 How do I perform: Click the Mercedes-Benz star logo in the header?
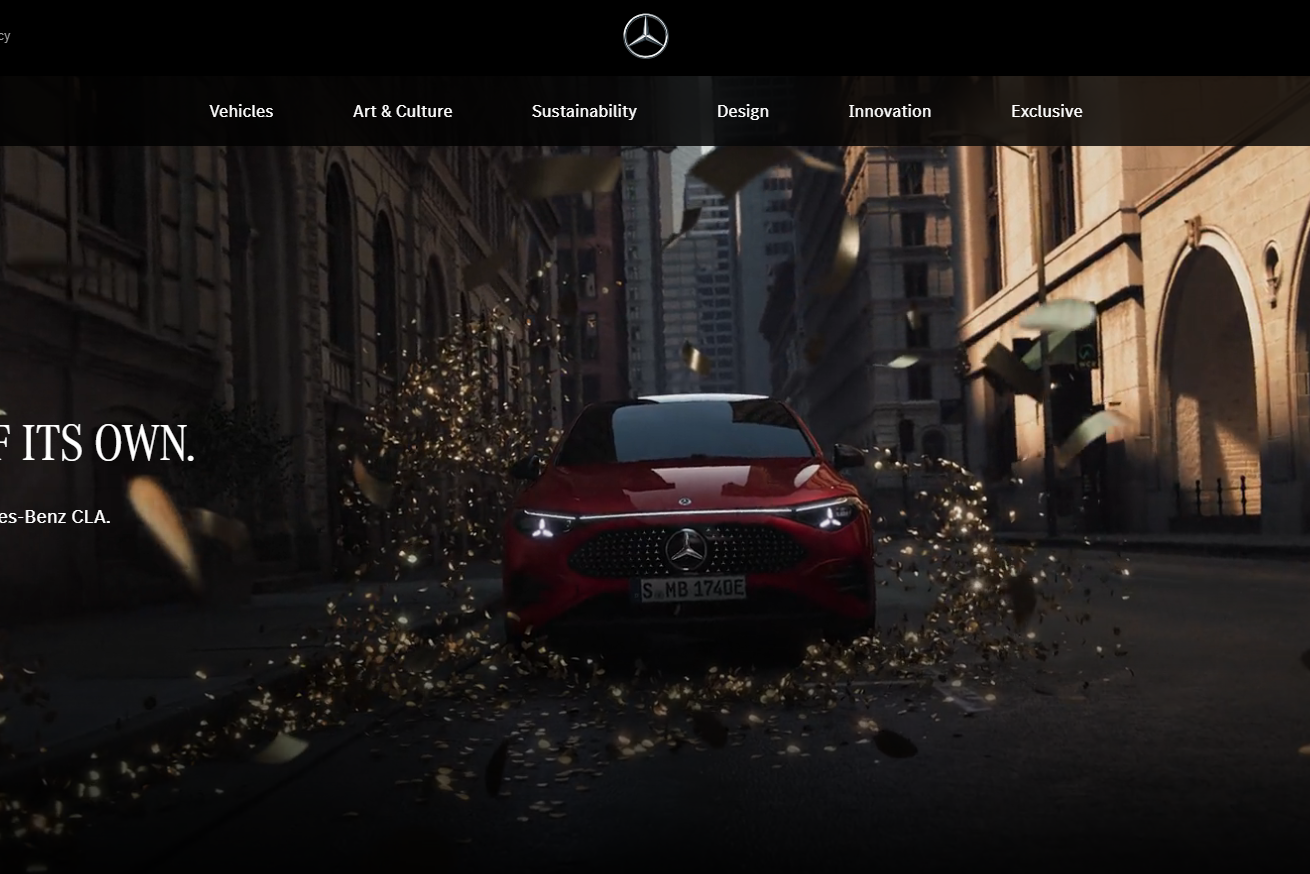pos(645,35)
